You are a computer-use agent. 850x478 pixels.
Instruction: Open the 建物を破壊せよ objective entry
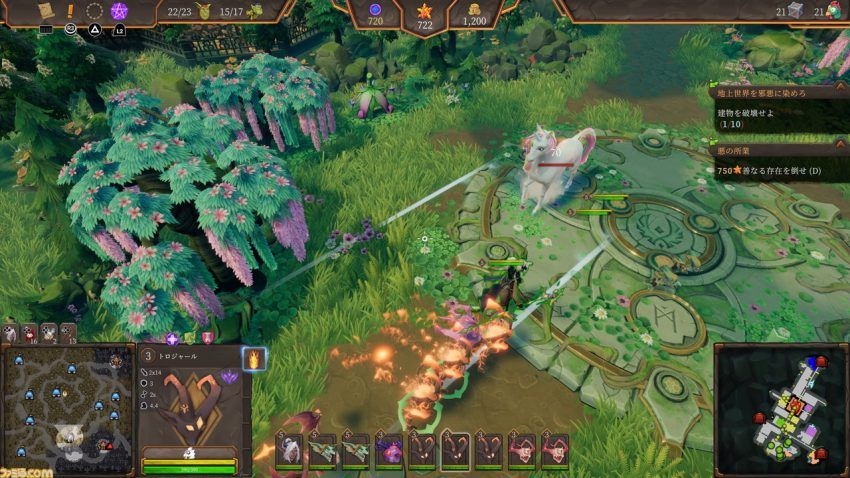(x=780, y=119)
